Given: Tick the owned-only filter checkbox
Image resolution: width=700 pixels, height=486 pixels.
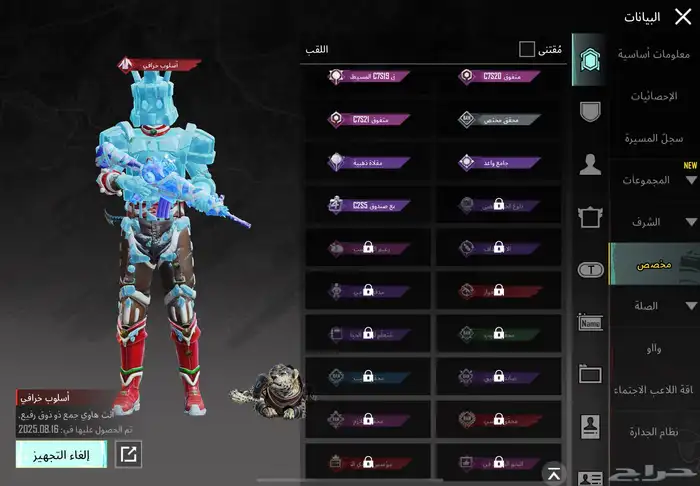Looking at the screenshot, I should coord(527,49).
